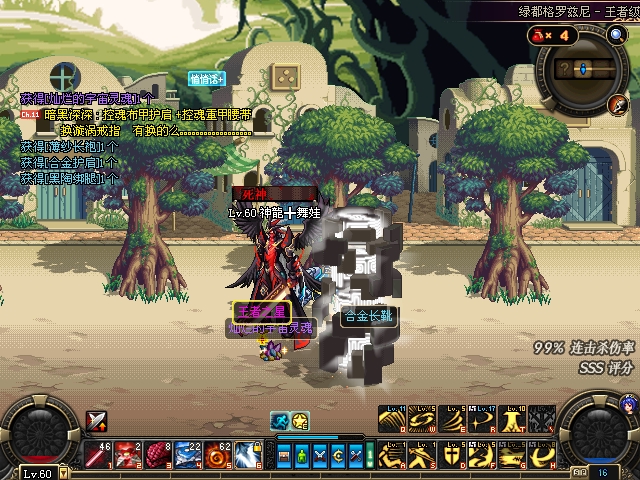The image size is (640, 480).
Task: Activate the shield cross skill on D
Action: (x=453, y=456)
